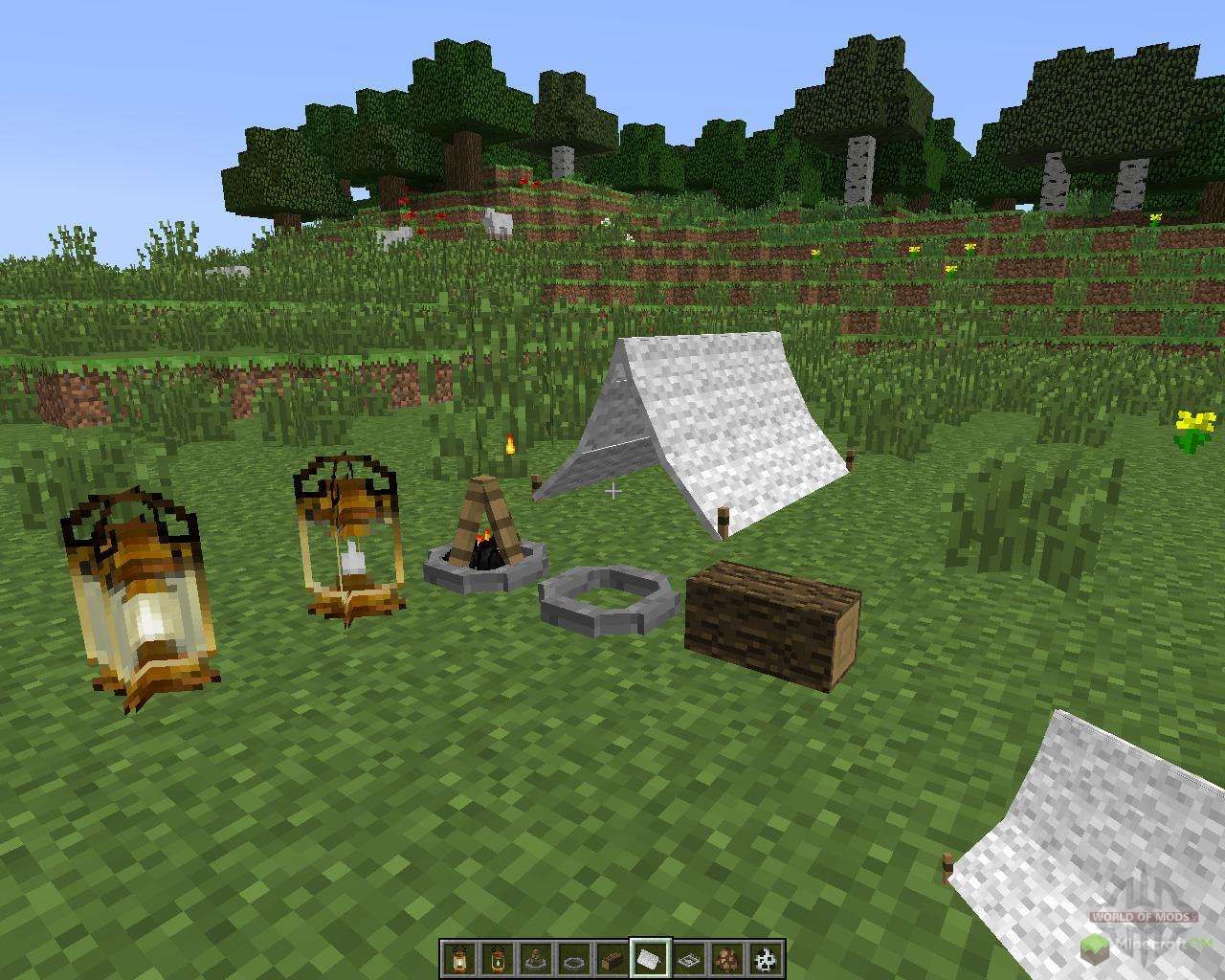Pick the wooden log seat hotbar slot
This screenshot has height=980, width=1225.
click(x=612, y=958)
